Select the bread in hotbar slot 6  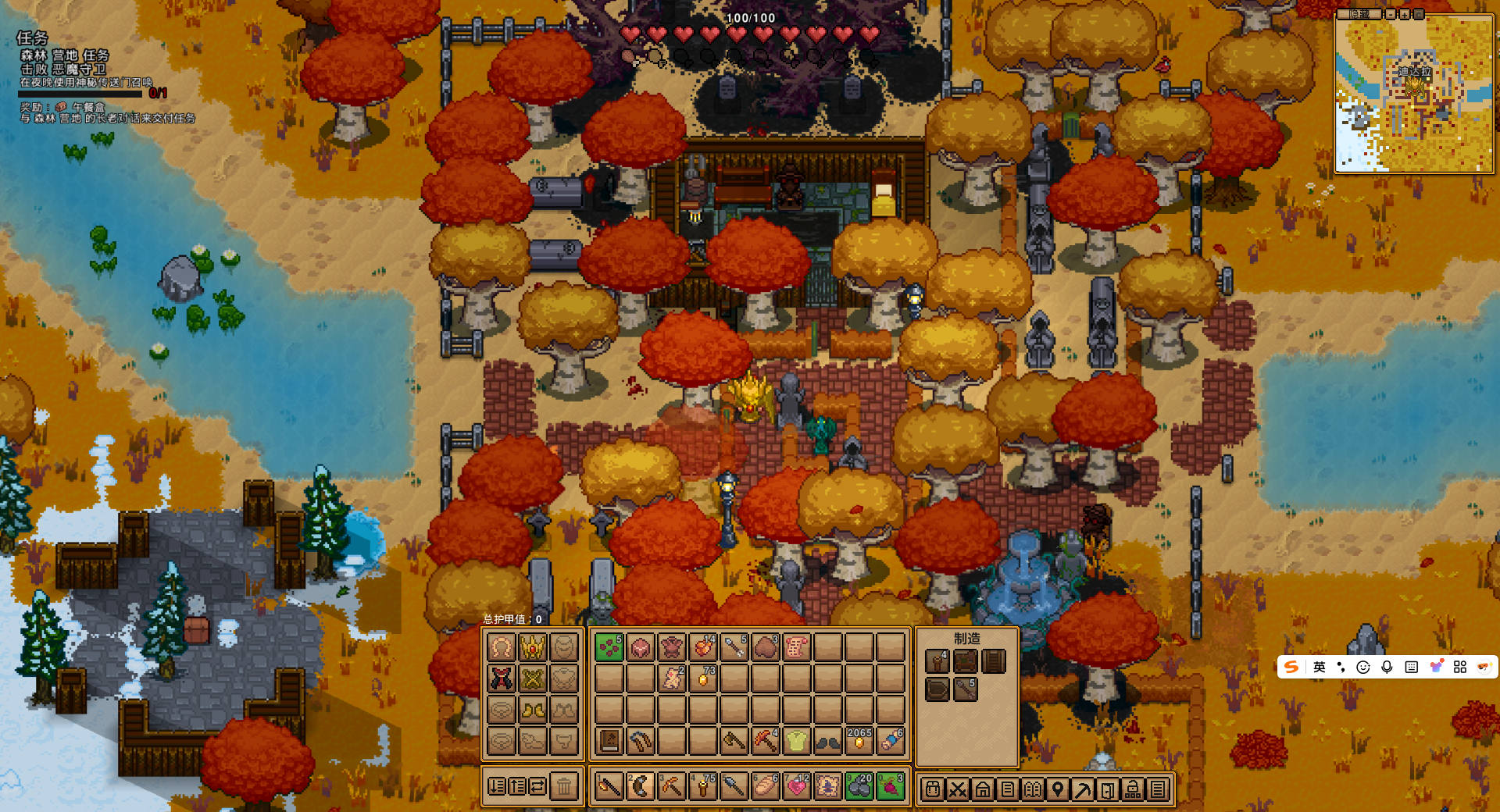click(x=765, y=787)
